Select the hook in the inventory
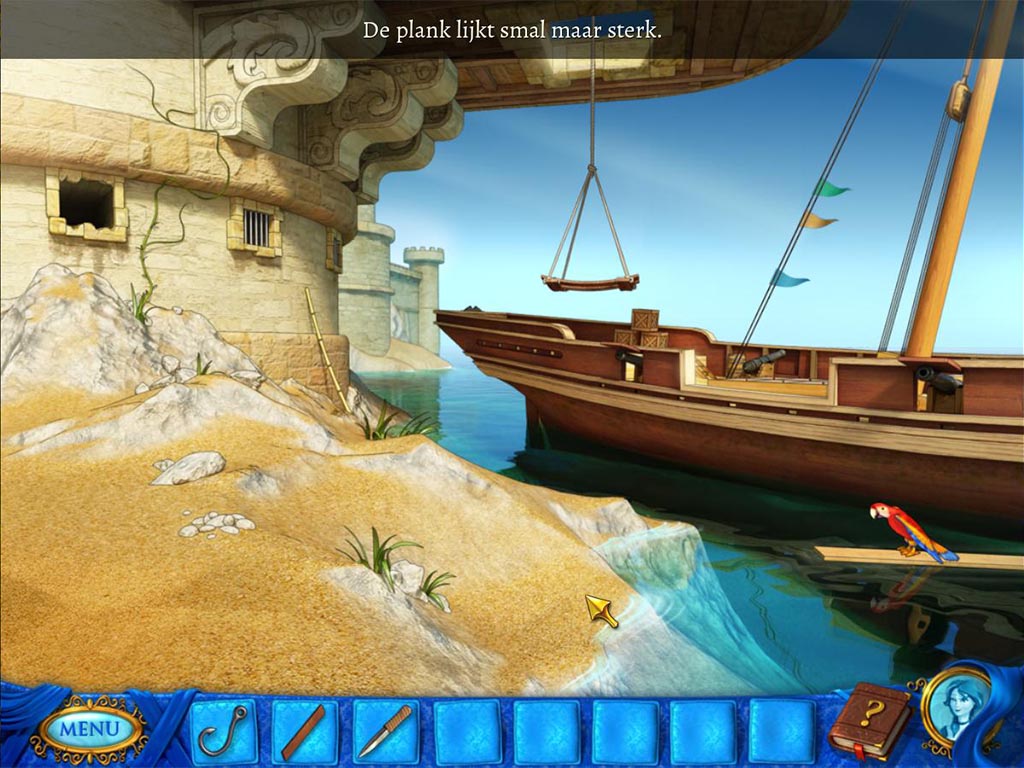The width and height of the screenshot is (1024, 768). click(223, 731)
